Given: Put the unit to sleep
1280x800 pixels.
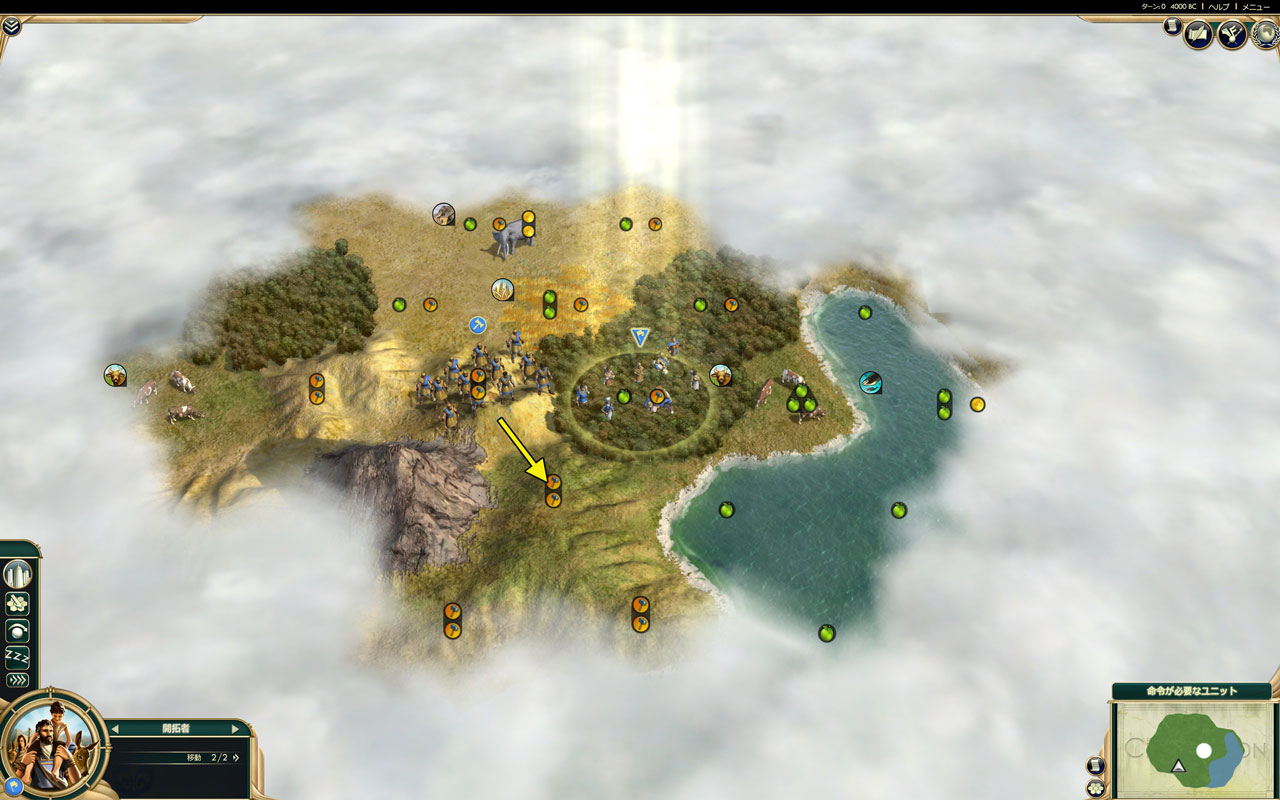Looking at the screenshot, I should pos(18,656).
